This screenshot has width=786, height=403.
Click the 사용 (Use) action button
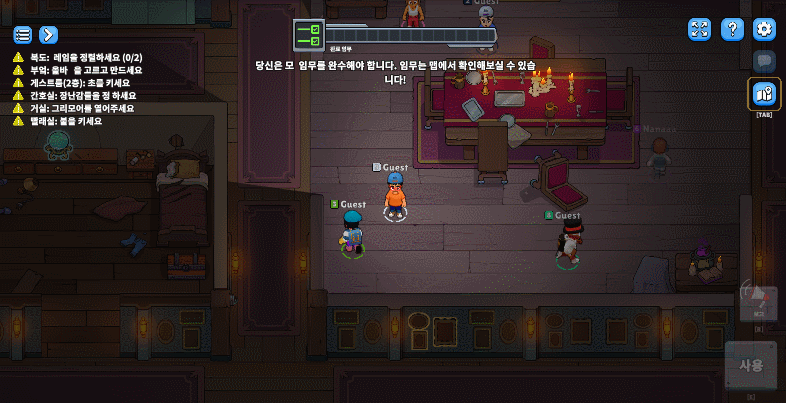750,365
